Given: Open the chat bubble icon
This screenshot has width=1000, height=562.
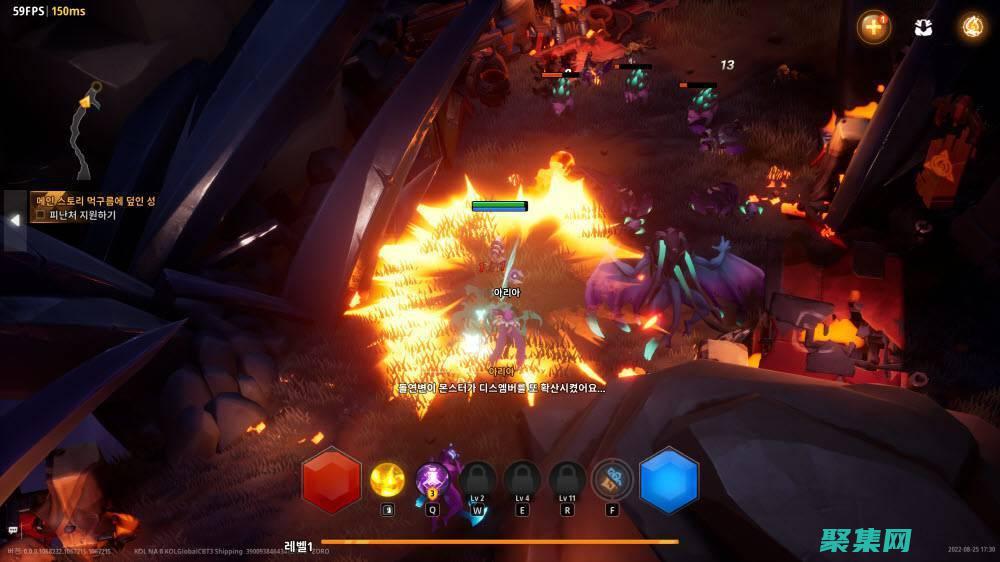Looking at the screenshot, I should [x=13, y=530].
